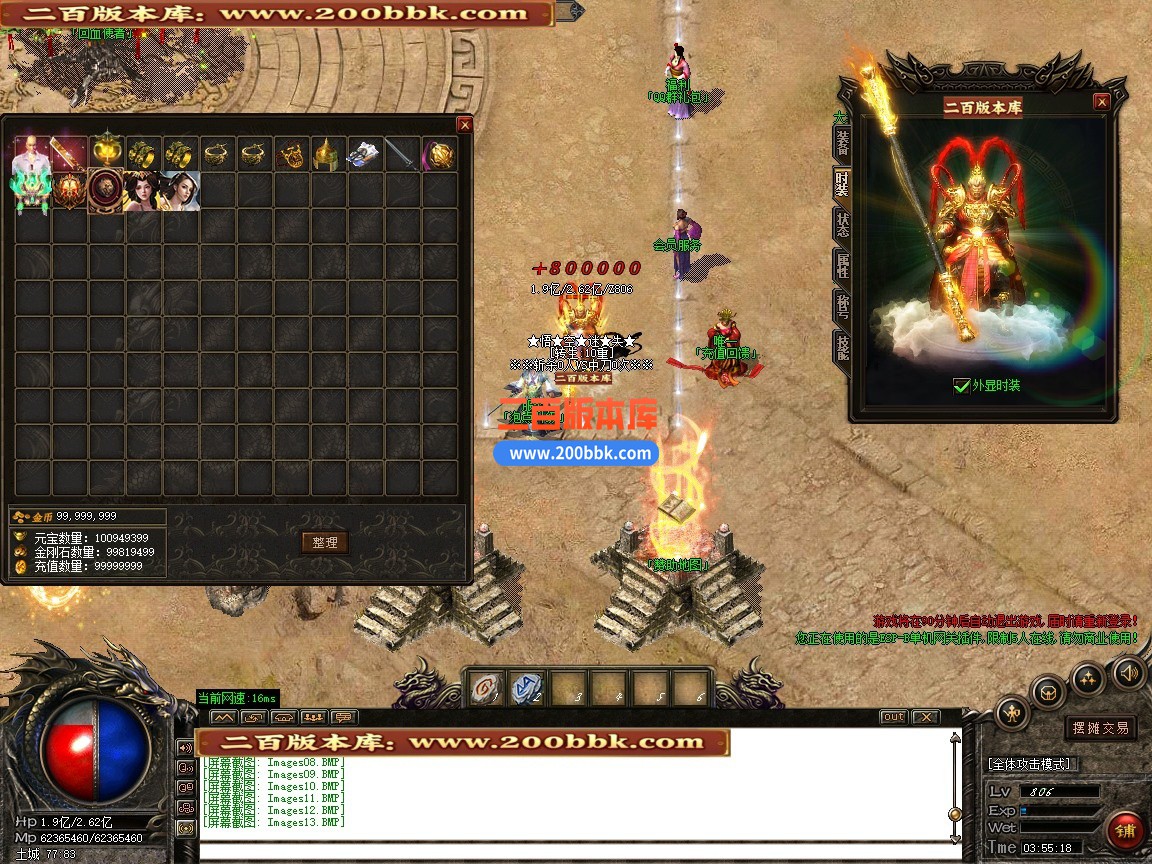Use the blue rune in hotbar slot 2
1152x864 pixels.
click(x=526, y=688)
